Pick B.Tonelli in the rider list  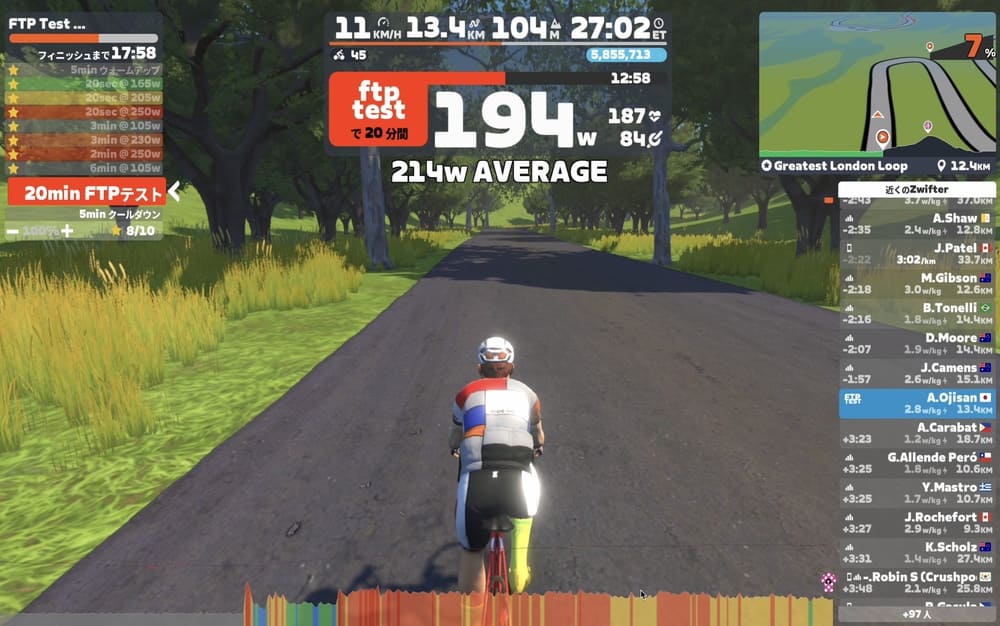pyautogui.click(x=916, y=313)
